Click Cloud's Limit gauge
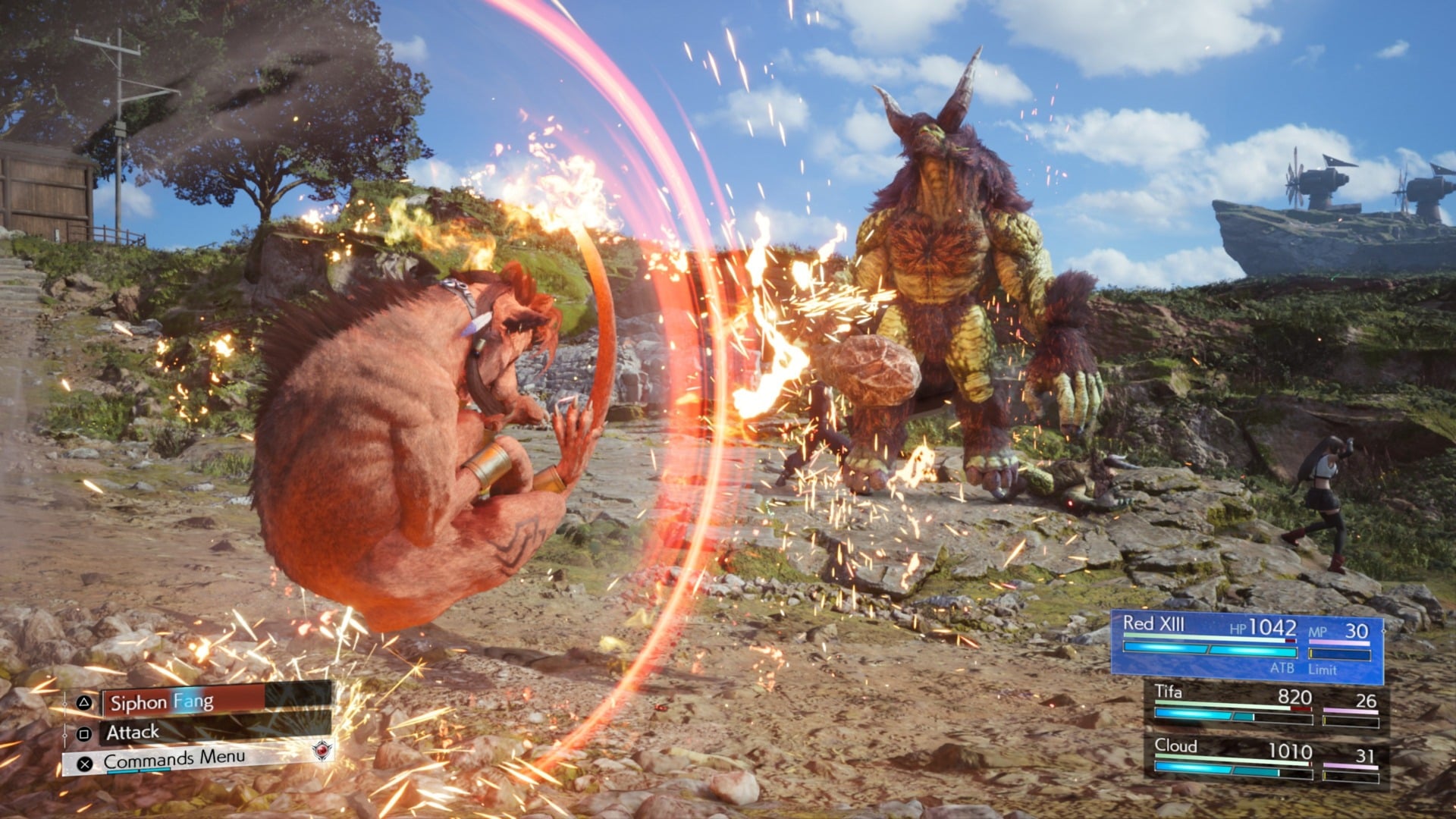 click(1350, 774)
